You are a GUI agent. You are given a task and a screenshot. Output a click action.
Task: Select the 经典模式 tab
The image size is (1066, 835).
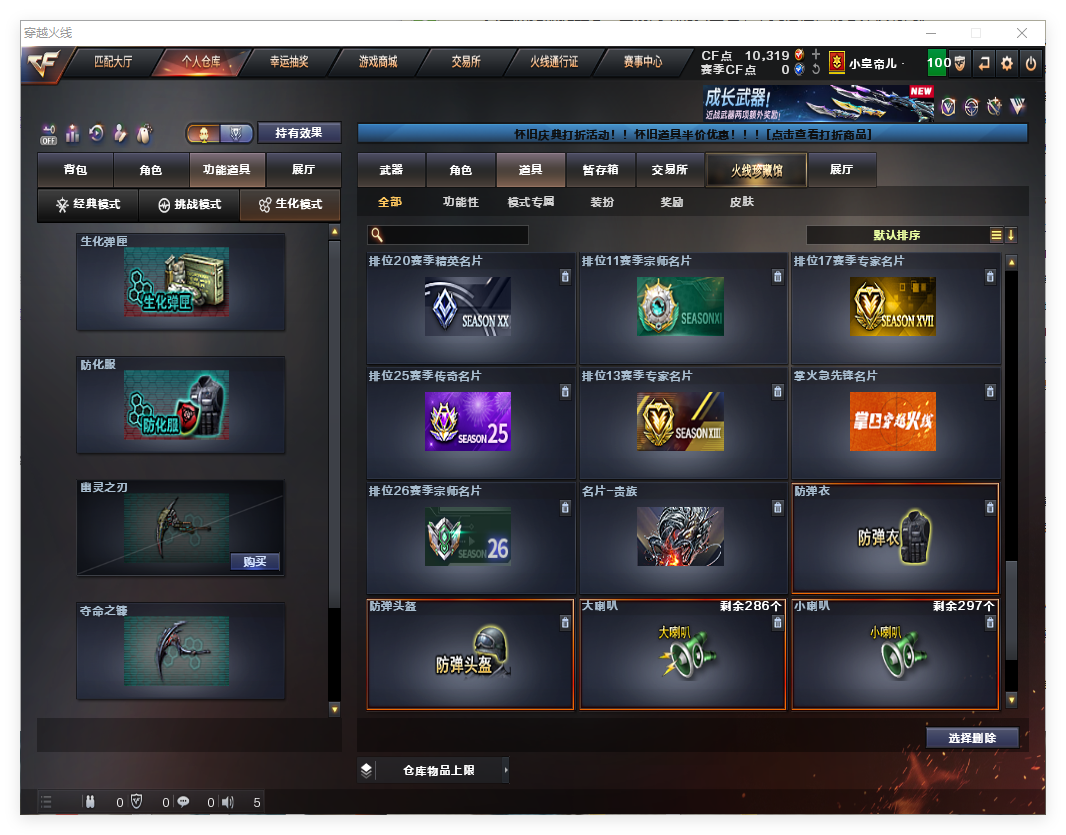88,204
